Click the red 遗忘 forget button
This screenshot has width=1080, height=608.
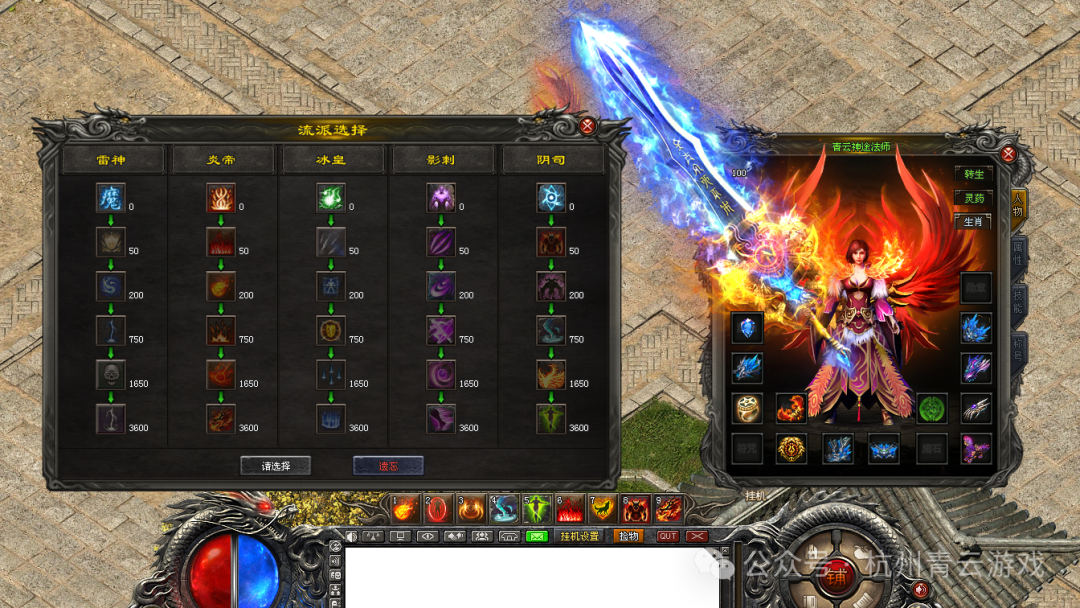tap(388, 466)
